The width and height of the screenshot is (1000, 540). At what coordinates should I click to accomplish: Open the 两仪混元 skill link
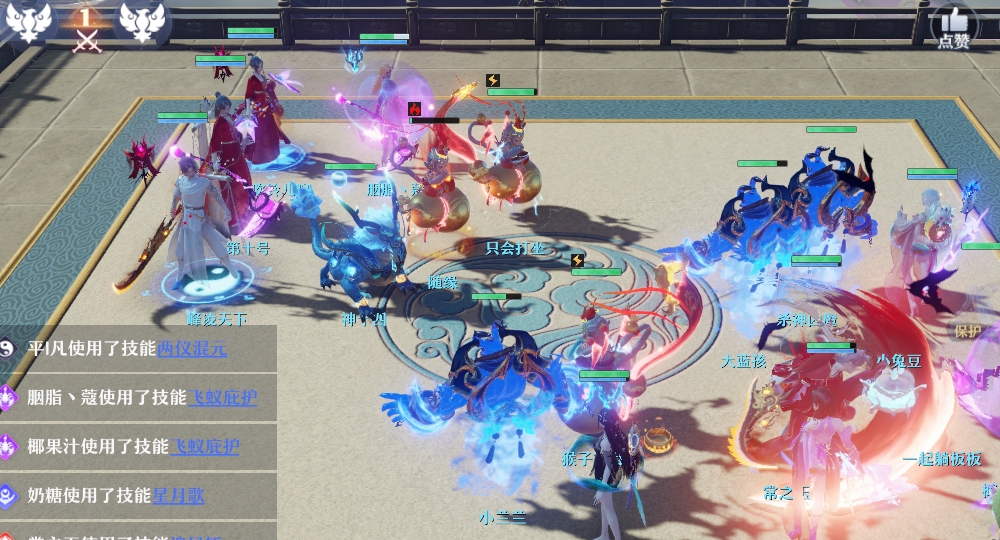point(192,348)
